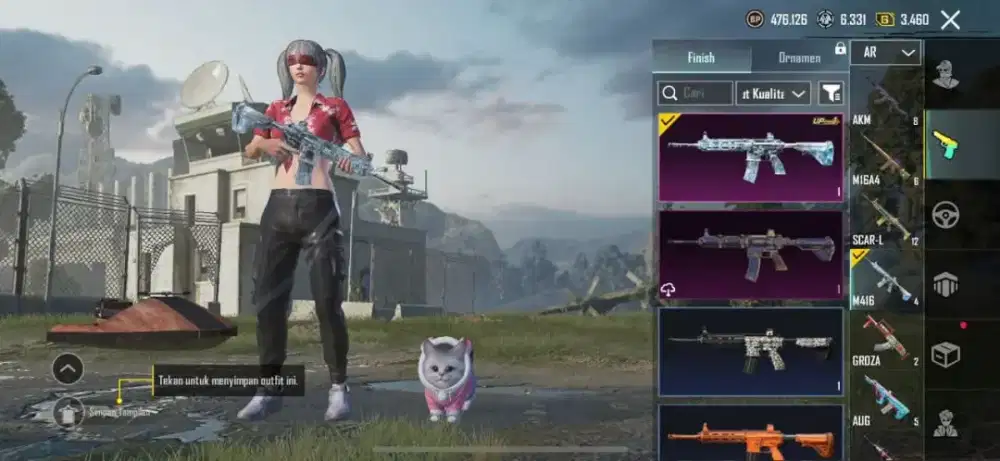Select the GROZA weapon entry
The image size is (1000, 461).
886,340
